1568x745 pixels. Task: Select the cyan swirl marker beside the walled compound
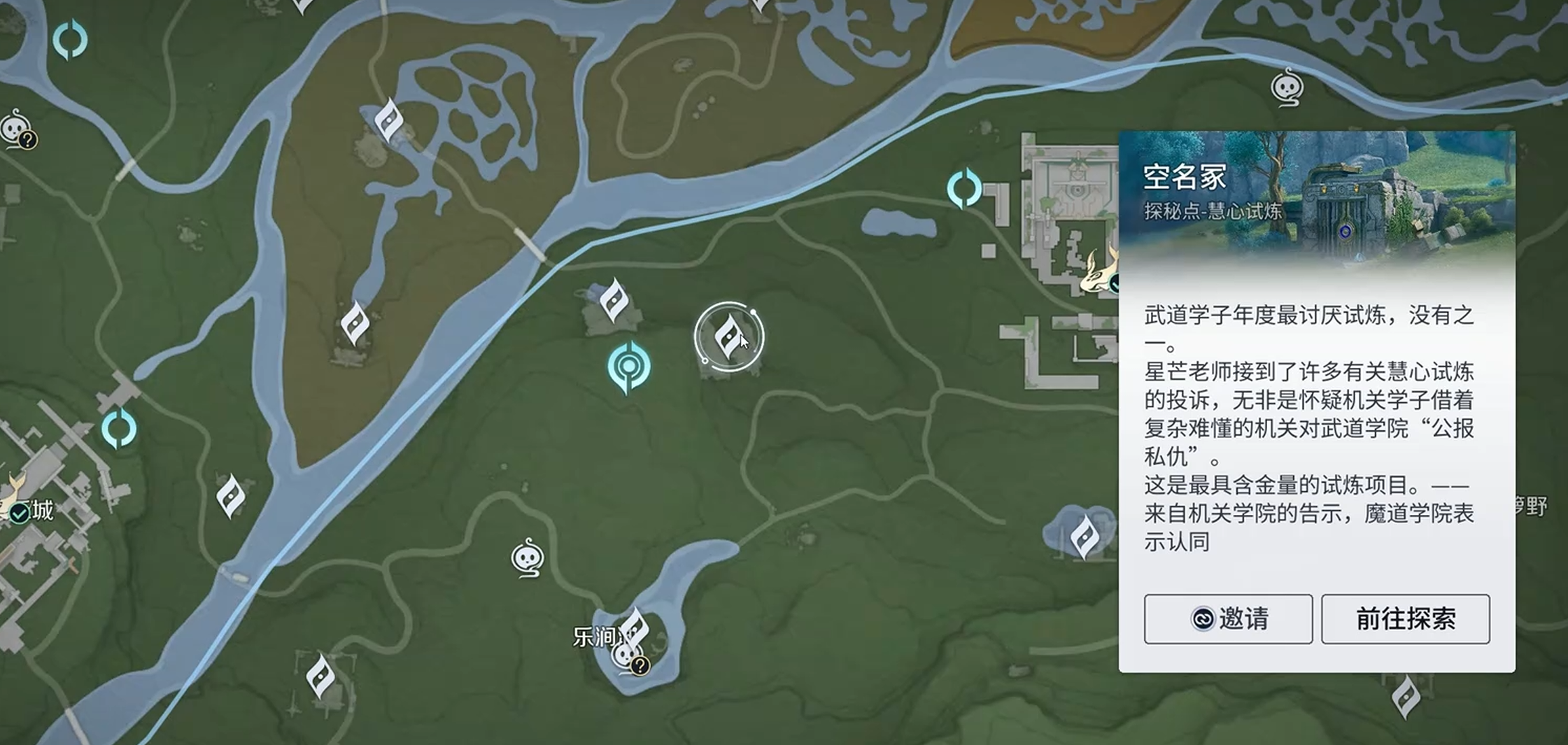pos(964,188)
